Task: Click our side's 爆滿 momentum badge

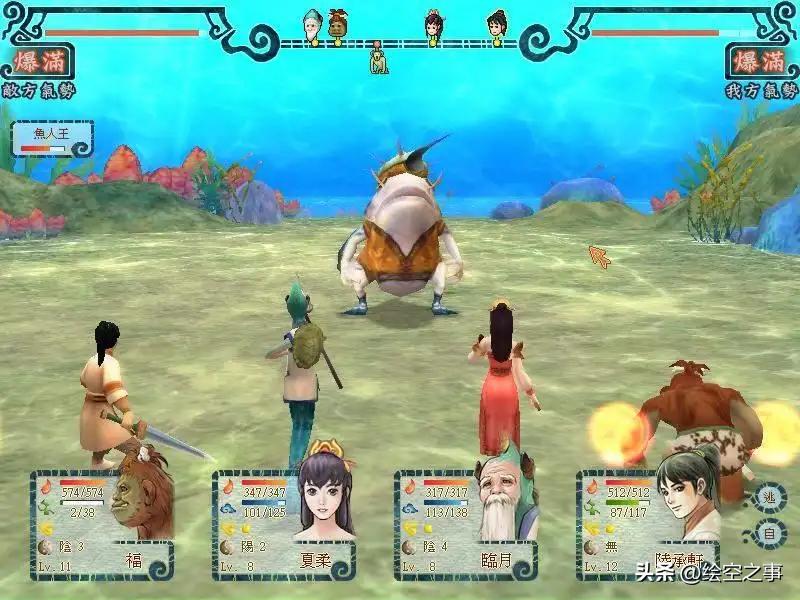Action: coord(762,62)
